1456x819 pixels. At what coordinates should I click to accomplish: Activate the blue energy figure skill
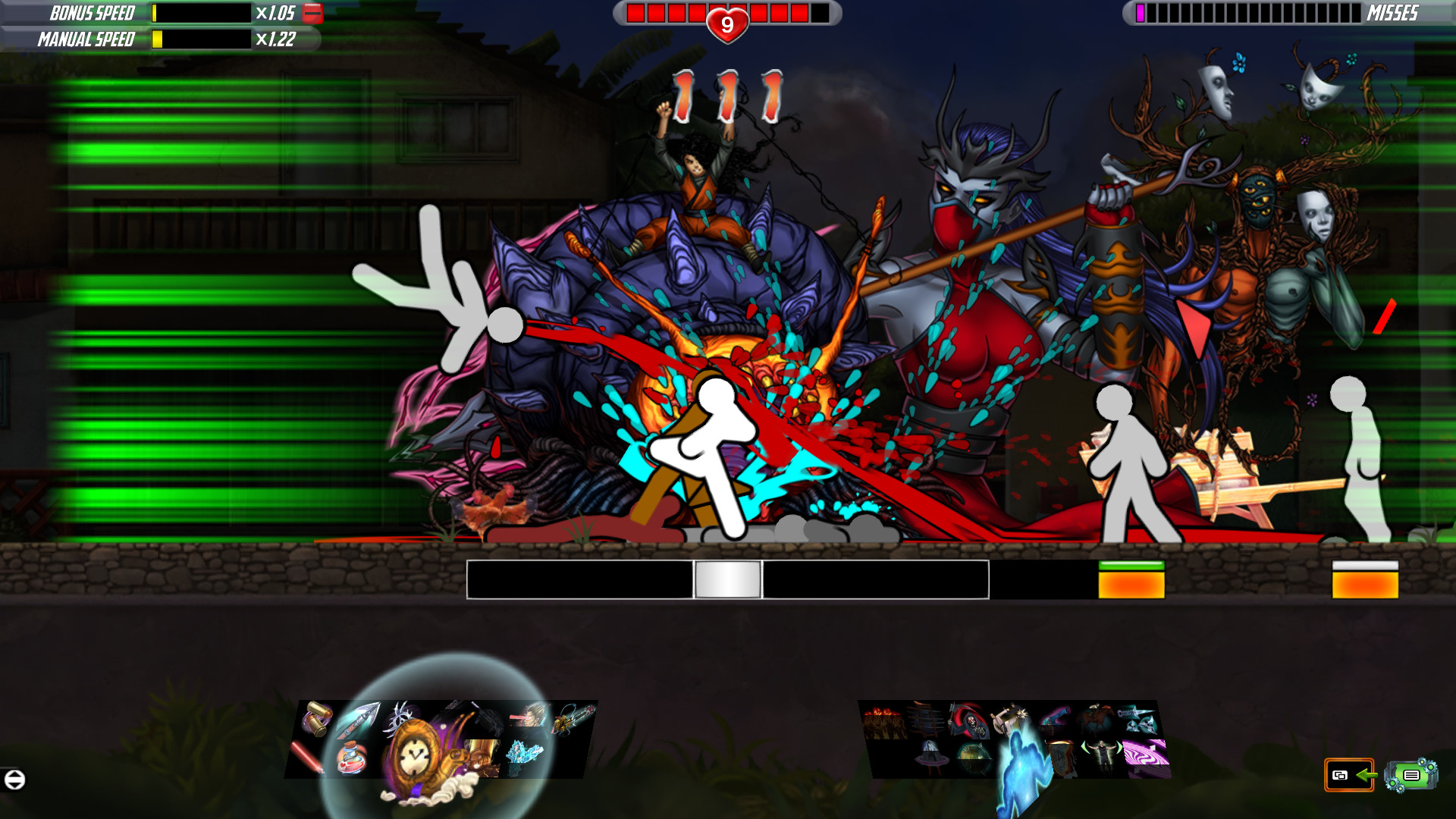tap(1022, 766)
